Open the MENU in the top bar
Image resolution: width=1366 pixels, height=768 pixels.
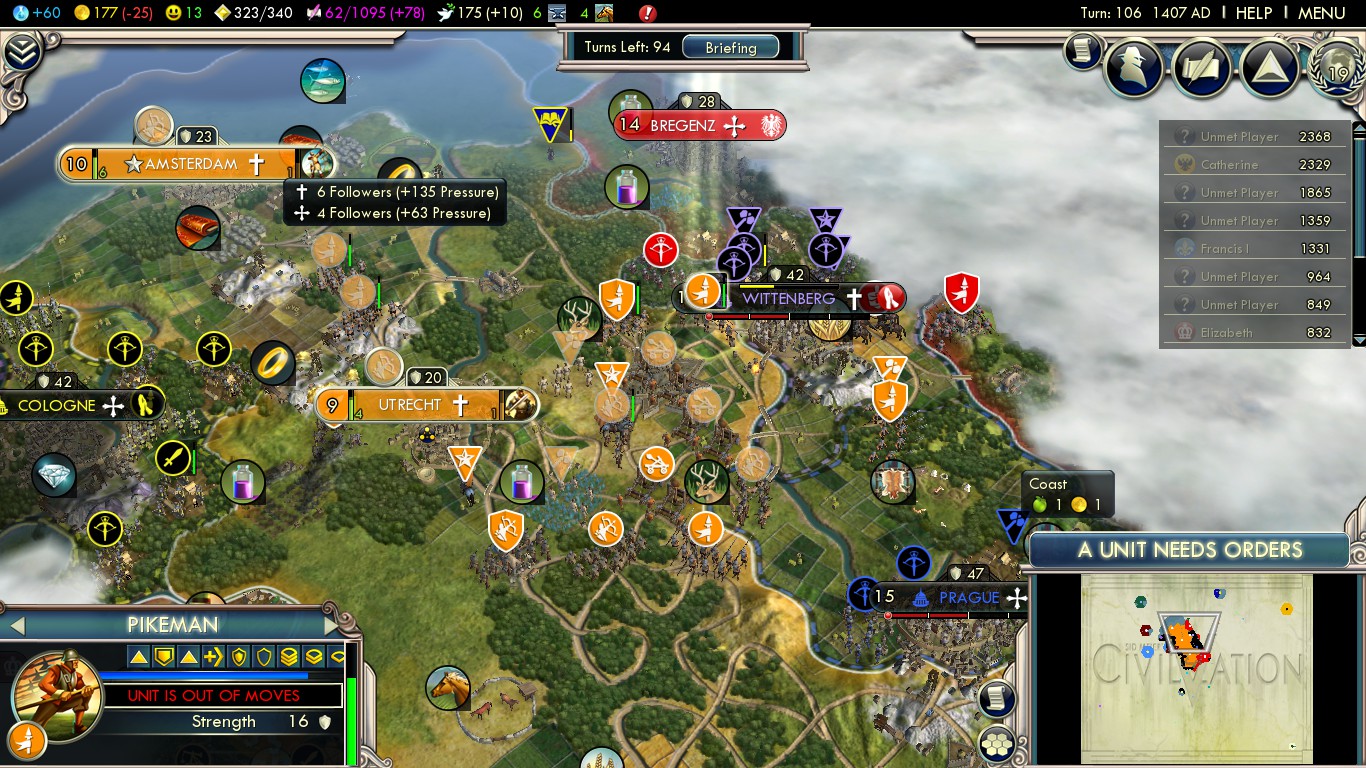1321,13
